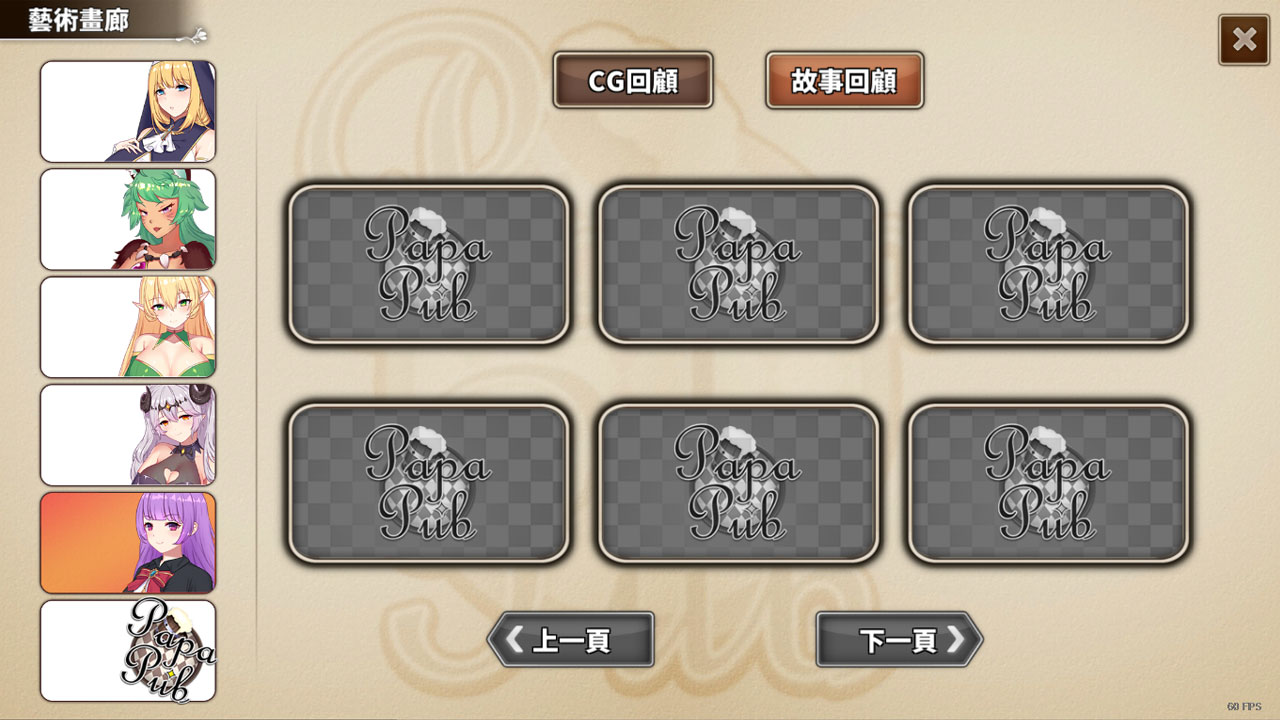Screen dimensions: 1280x720
Task: Select the blonde nun character portrait in sidebar
Action: click(128, 111)
